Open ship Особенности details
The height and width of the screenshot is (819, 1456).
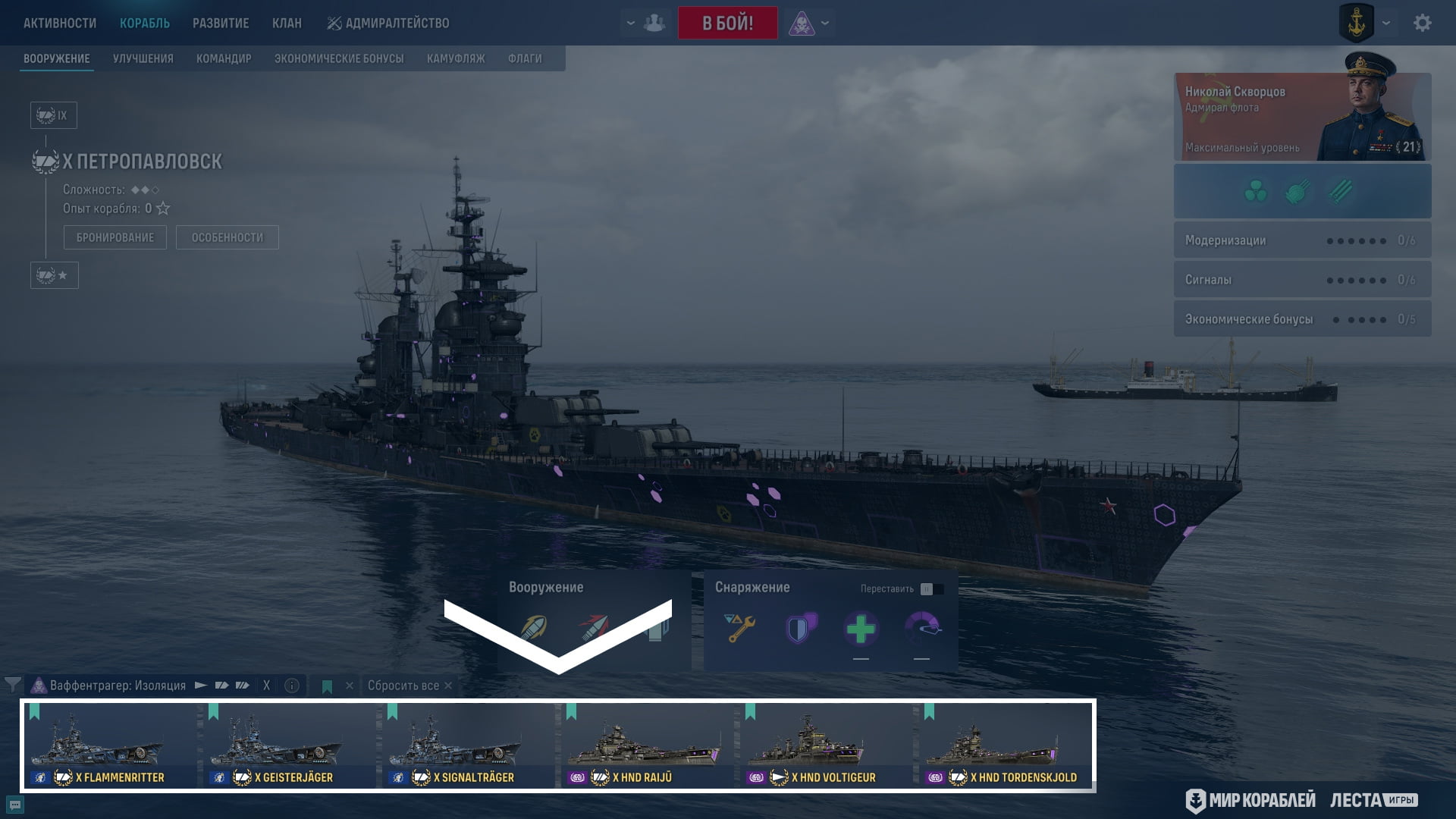pyautogui.click(x=227, y=237)
